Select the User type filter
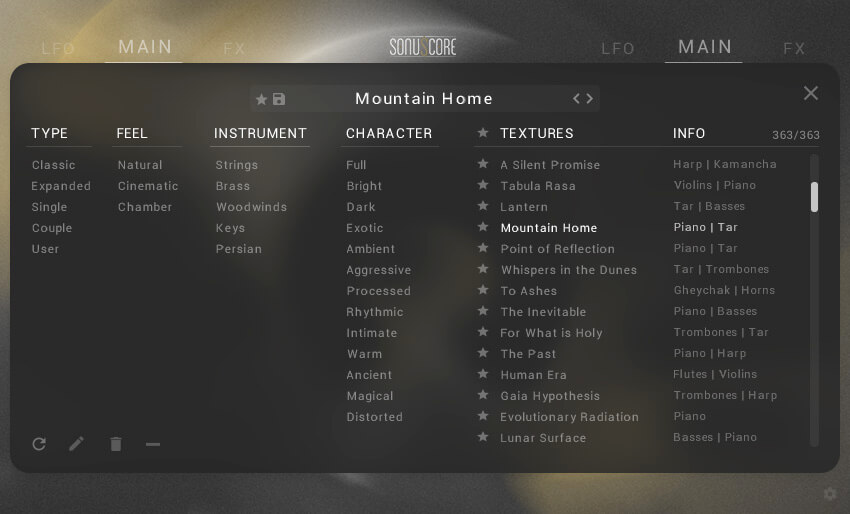 45,249
